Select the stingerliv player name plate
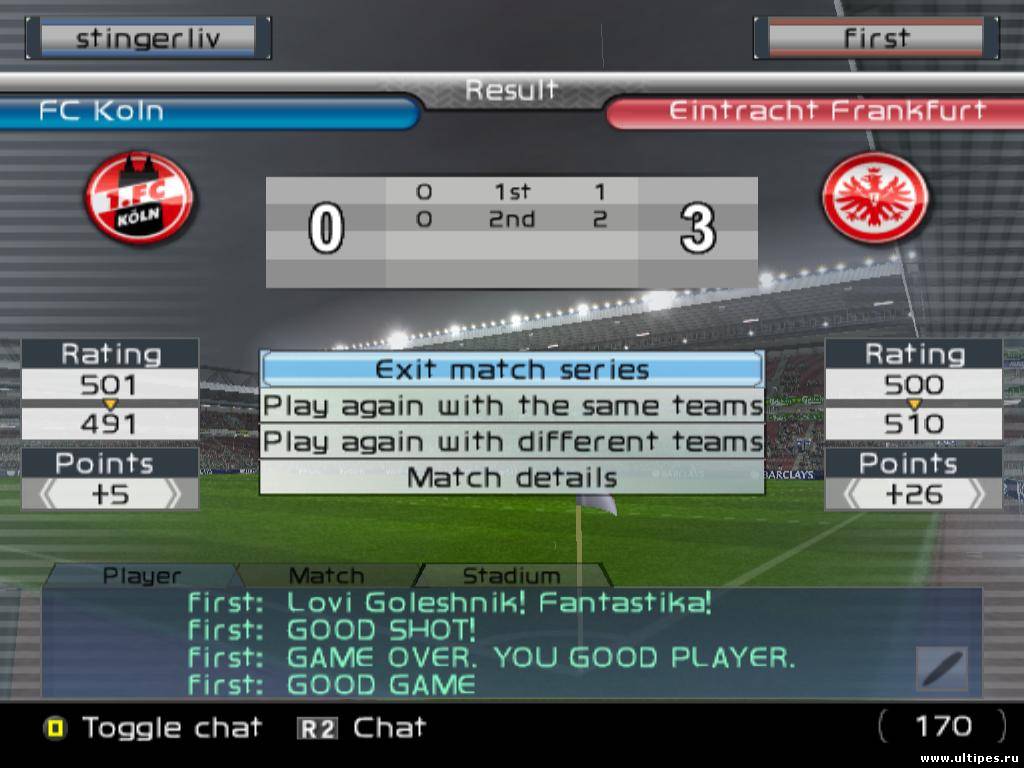This screenshot has height=768, width=1024. coord(148,39)
